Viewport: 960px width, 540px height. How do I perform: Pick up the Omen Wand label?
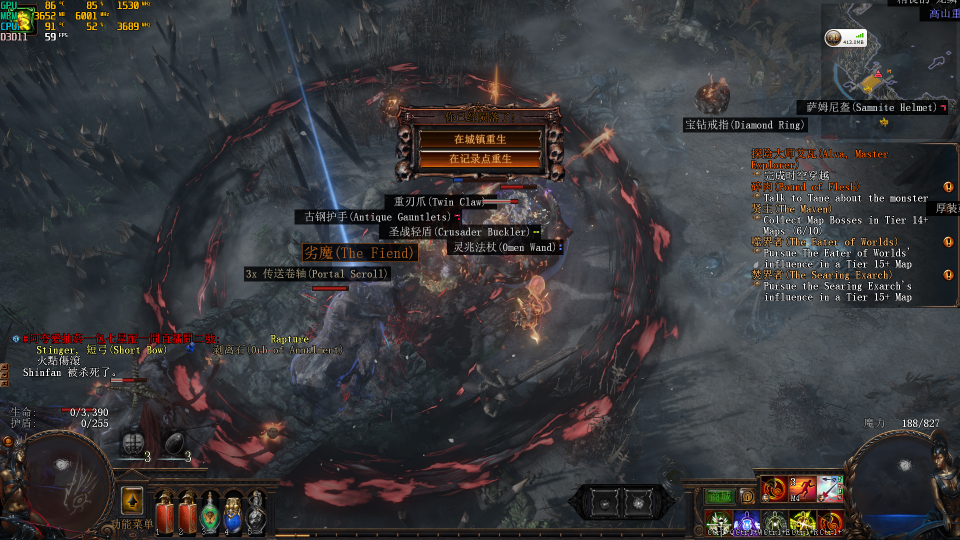[503, 246]
